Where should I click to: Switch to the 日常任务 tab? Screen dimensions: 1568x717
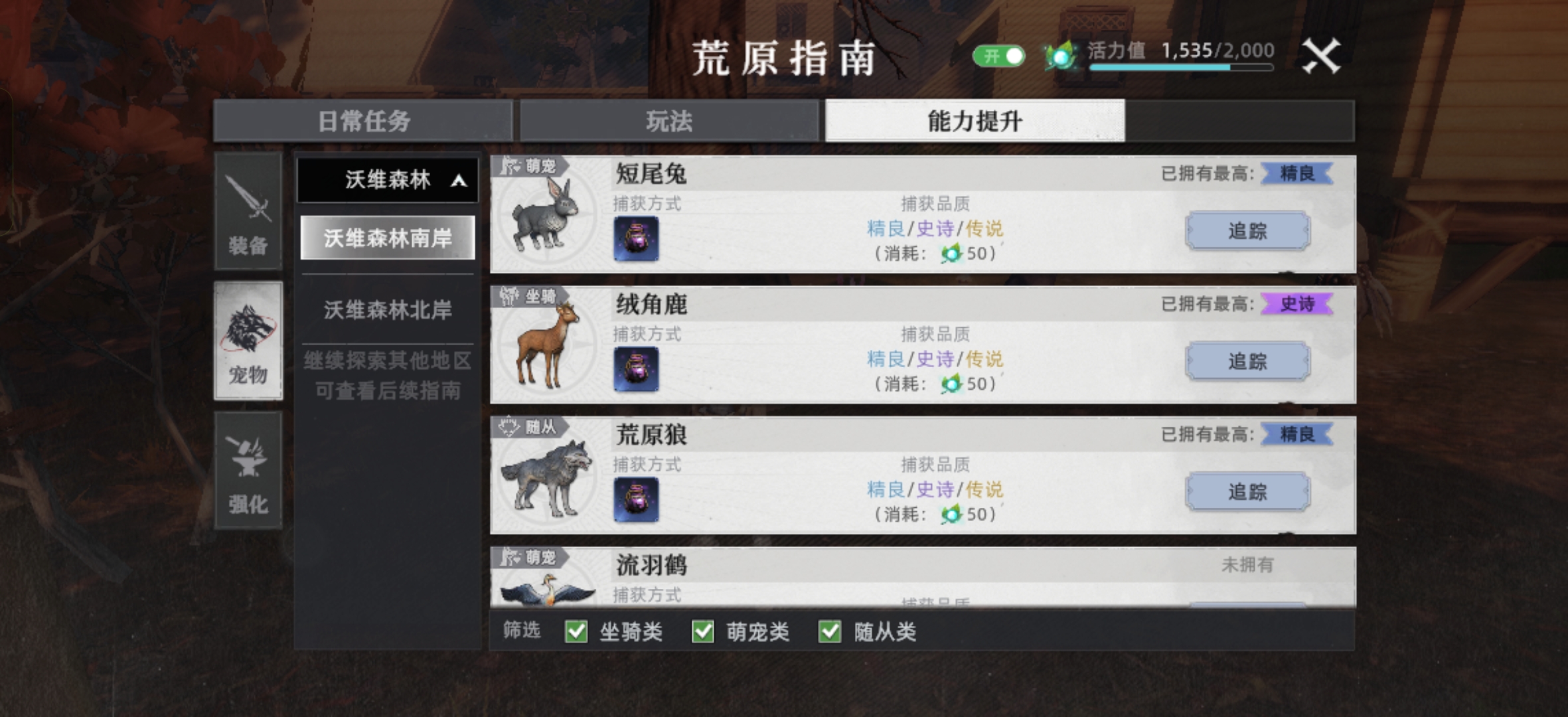click(x=364, y=120)
